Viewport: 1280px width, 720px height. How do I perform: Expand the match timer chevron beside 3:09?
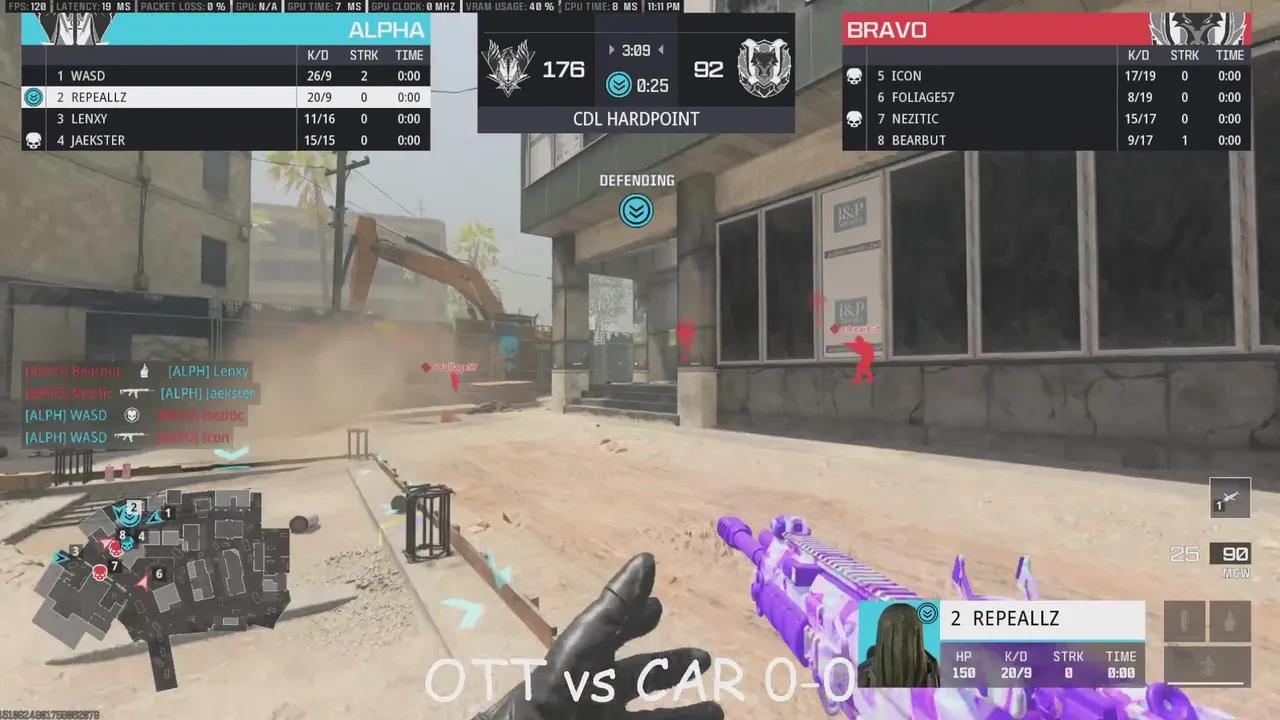(x=611, y=49)
